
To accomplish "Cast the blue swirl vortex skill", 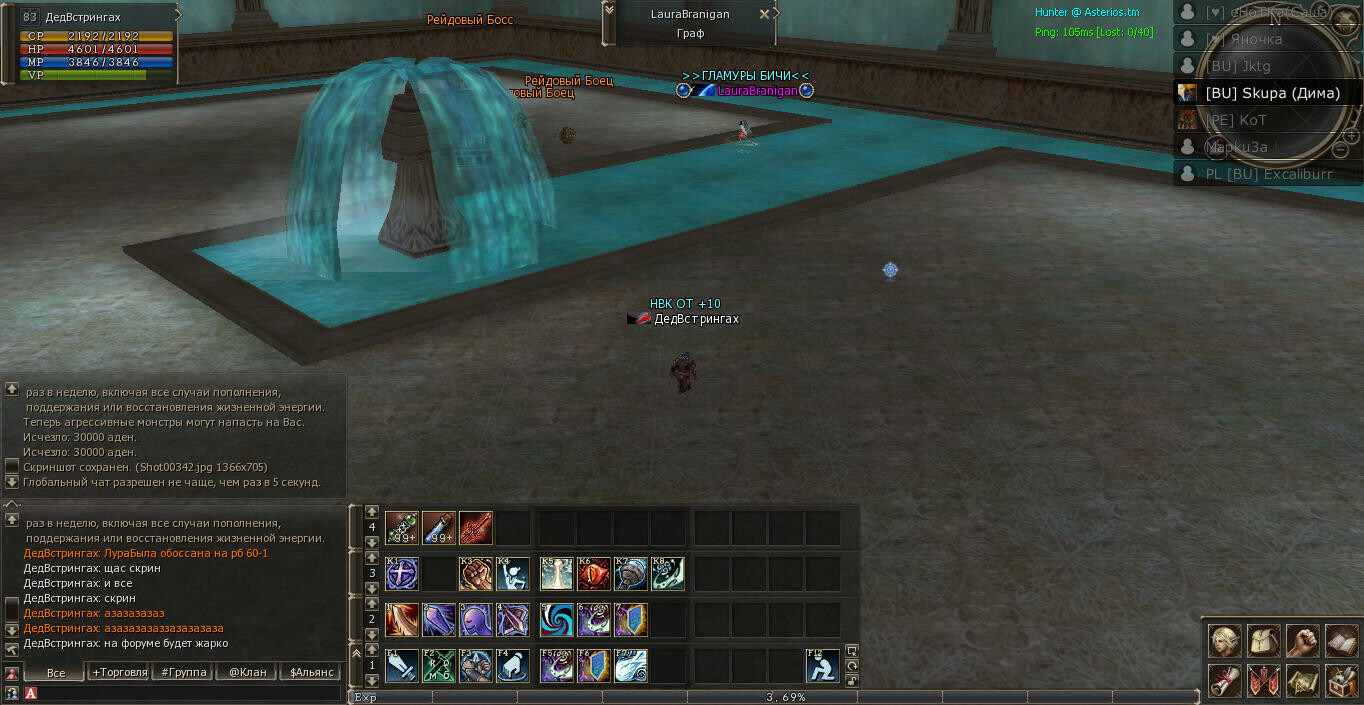I will [x=556, y=620].
